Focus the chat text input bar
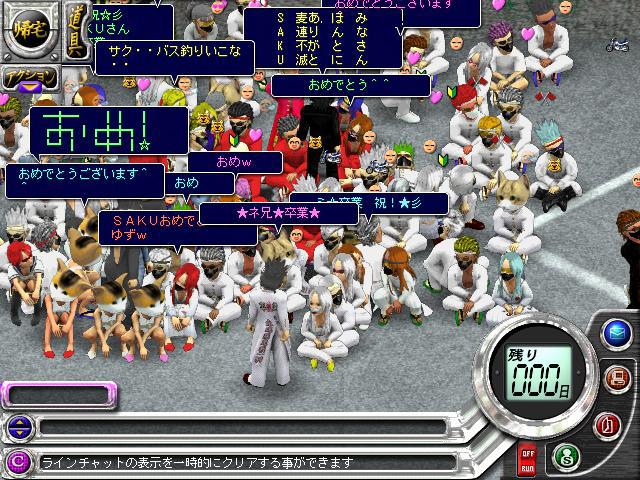The width and height of the screenshot is (640, 480). [240, 427]
